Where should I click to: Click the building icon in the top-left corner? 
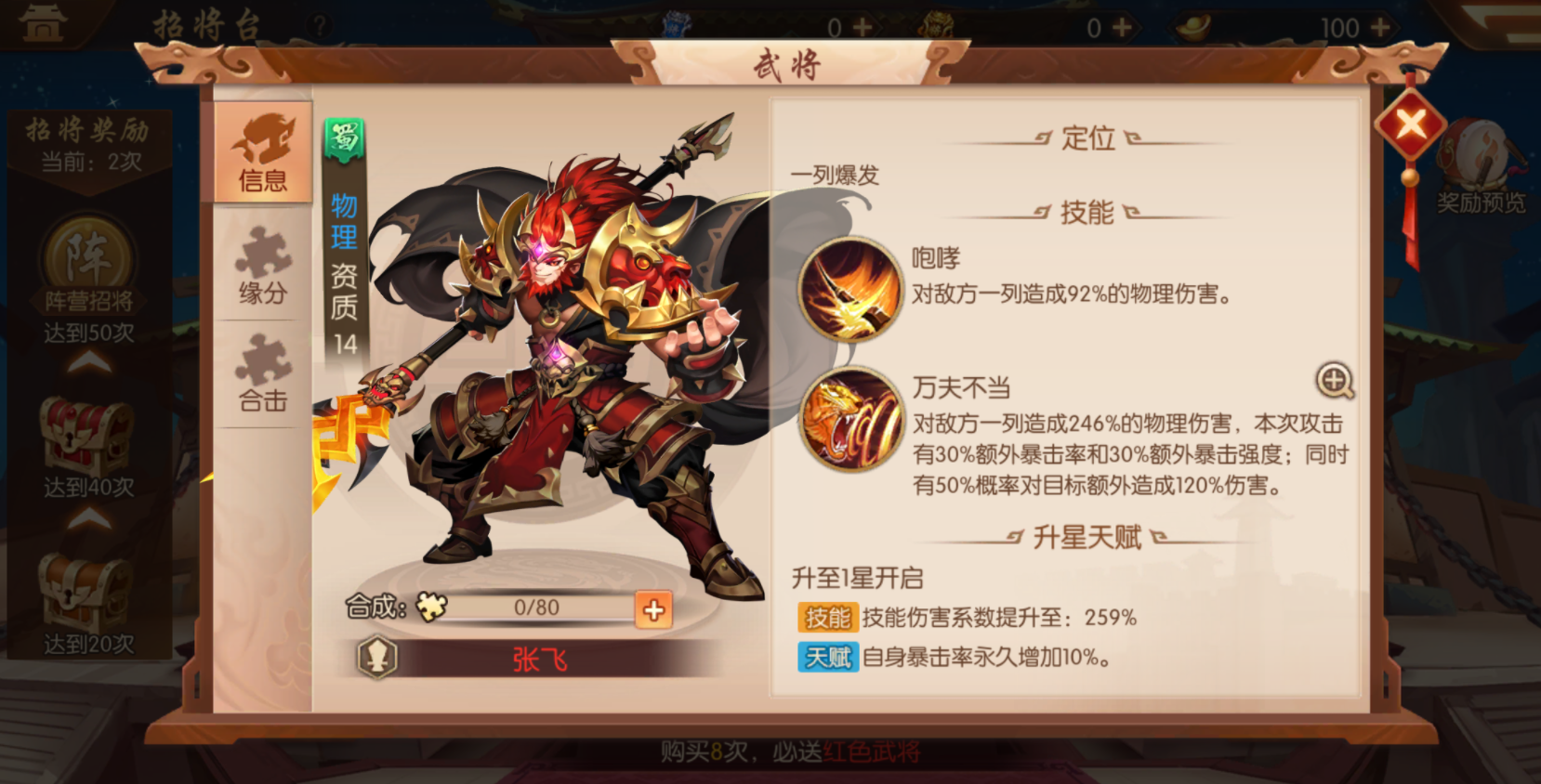[x=43, y=22]
